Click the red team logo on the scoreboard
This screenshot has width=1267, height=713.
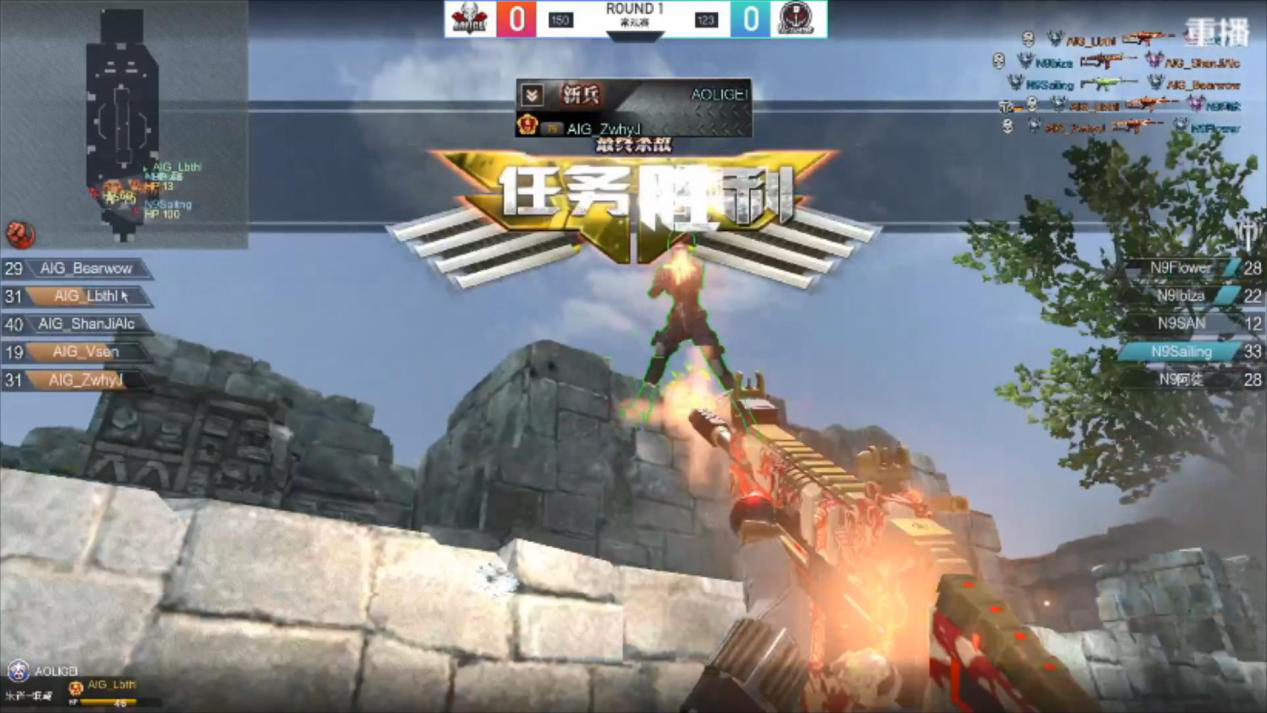coord(469,19)
